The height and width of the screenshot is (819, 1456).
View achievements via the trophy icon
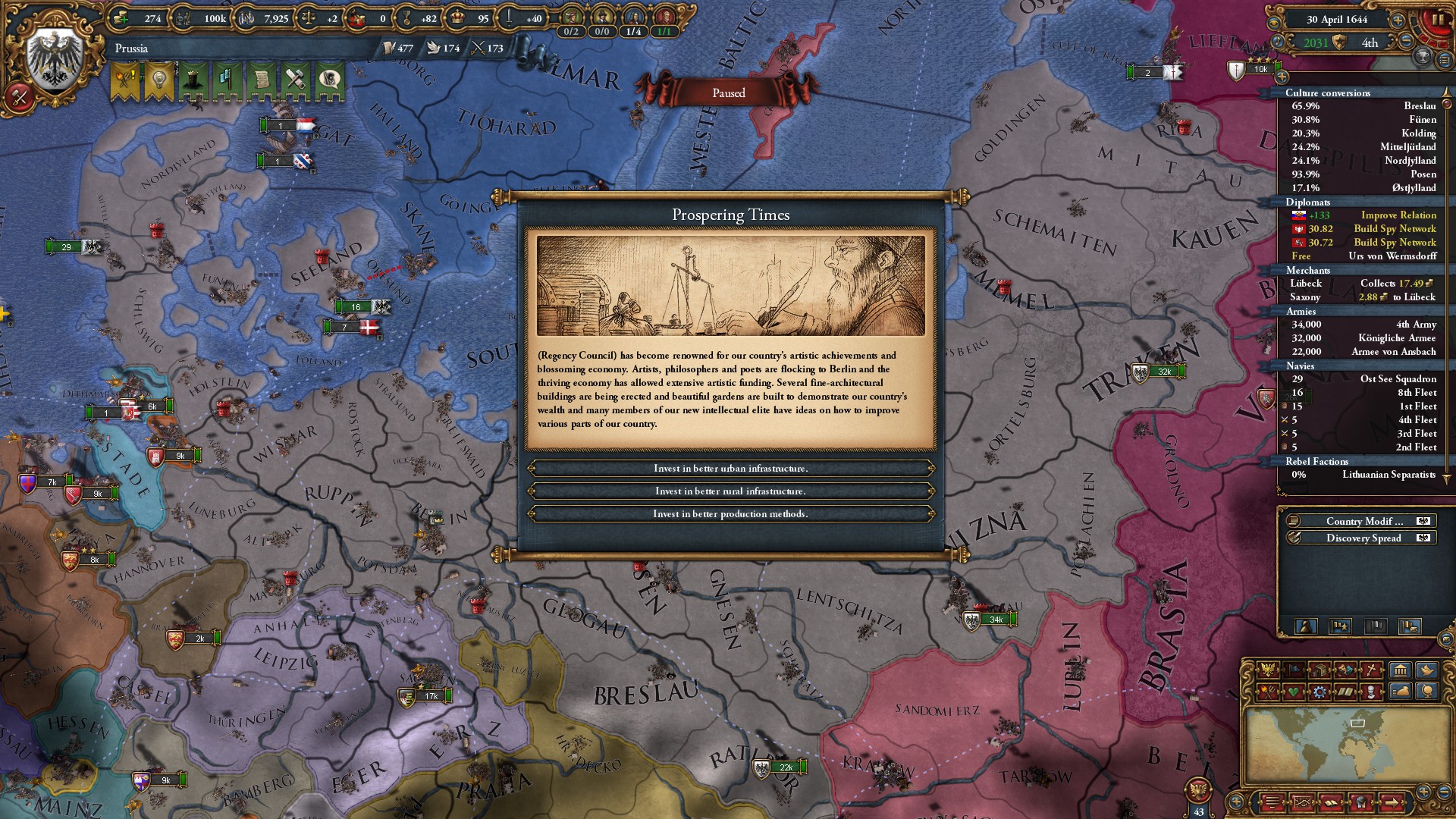click(x=1423, y=56)
